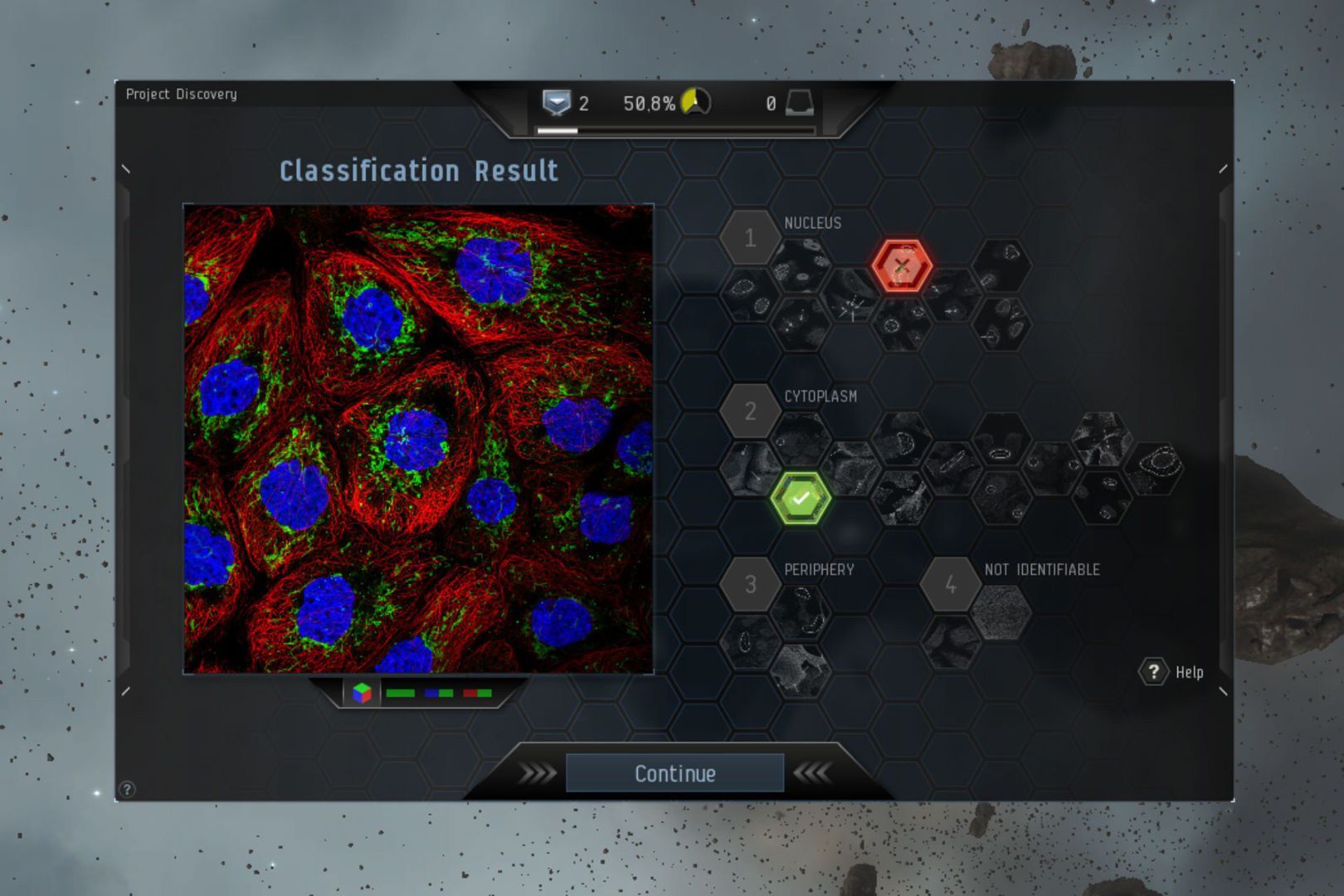Toggle the blue-and-green channel bar
Image resolution: width=1344 pixels, height=896 pixels.
(x=439, y=693)
